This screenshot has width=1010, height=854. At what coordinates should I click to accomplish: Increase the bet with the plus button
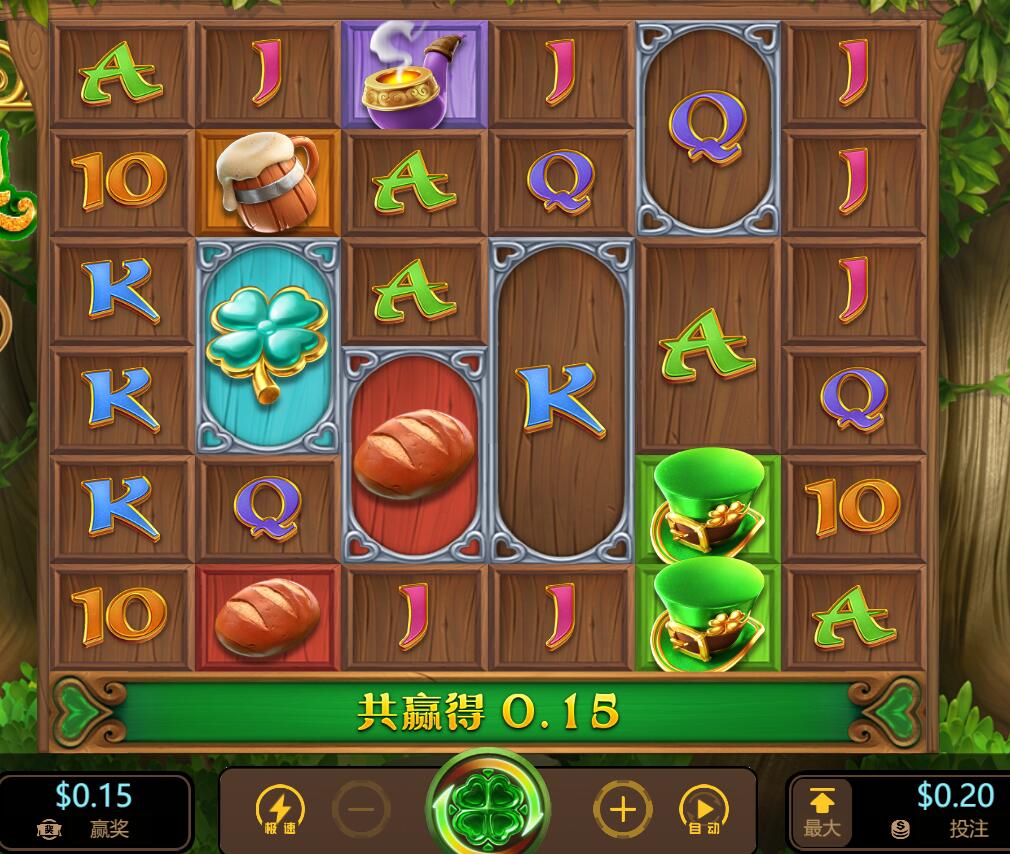623,808
